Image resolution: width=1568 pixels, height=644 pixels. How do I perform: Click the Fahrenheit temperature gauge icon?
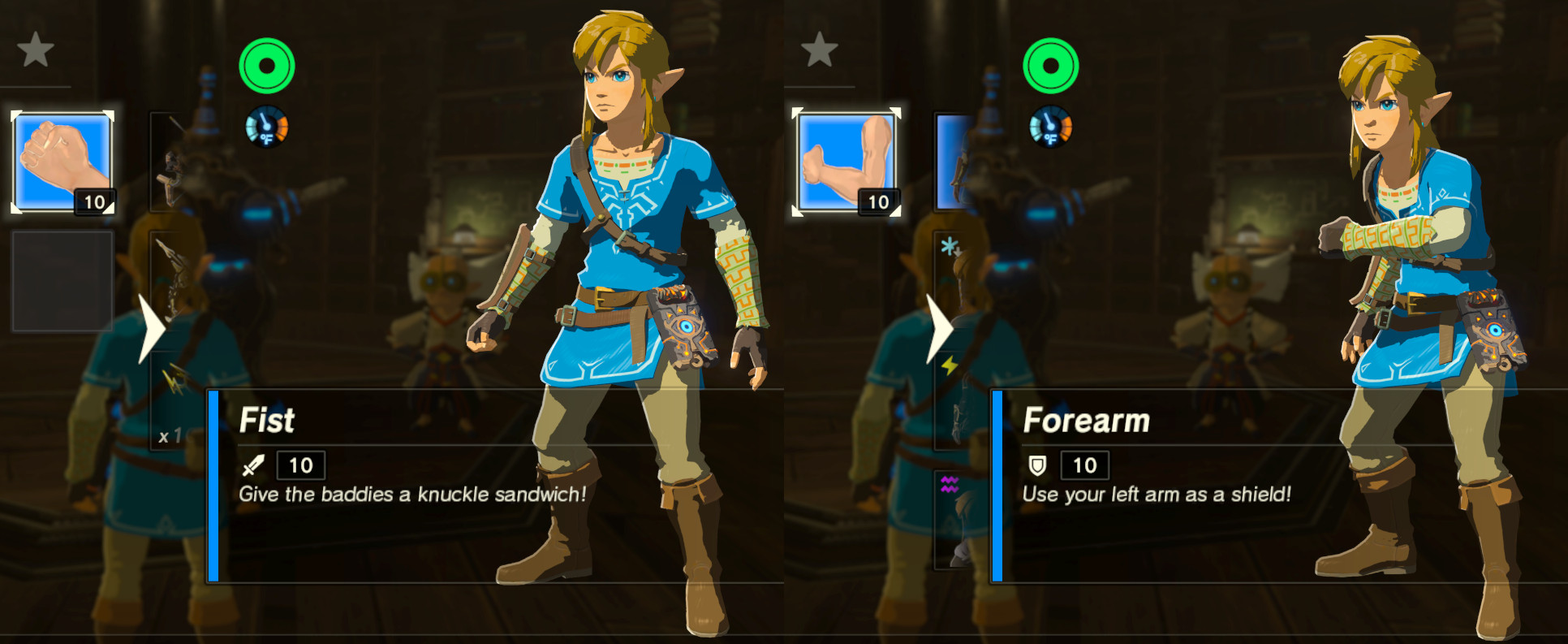267,128
